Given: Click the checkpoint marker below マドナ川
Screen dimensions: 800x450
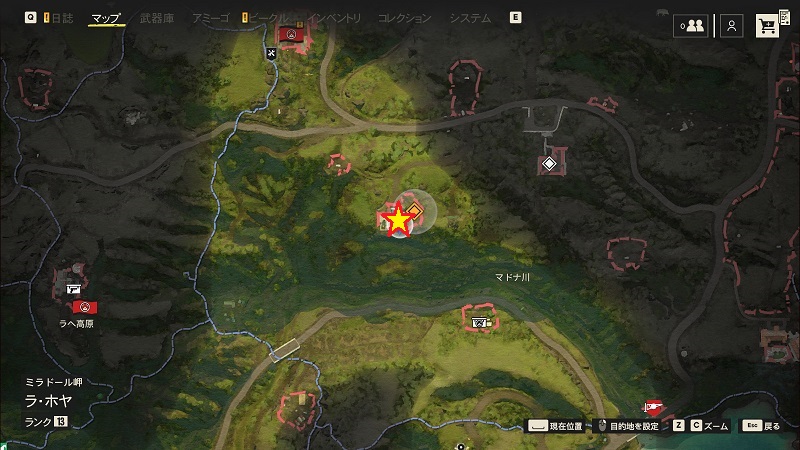Looking at the screenshot, I should 480,322.
